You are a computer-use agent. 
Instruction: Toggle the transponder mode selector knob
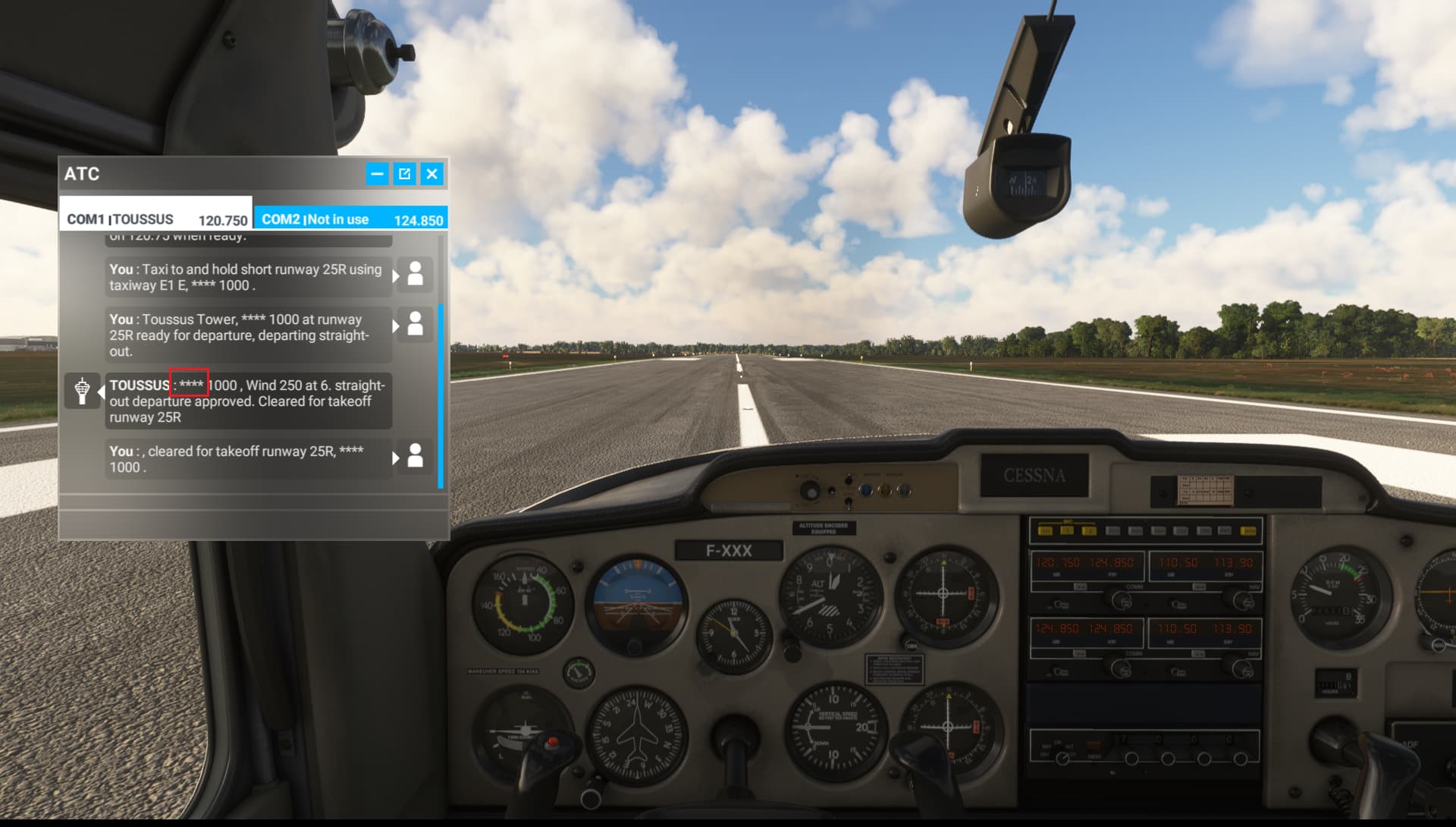coord(1063,758)
